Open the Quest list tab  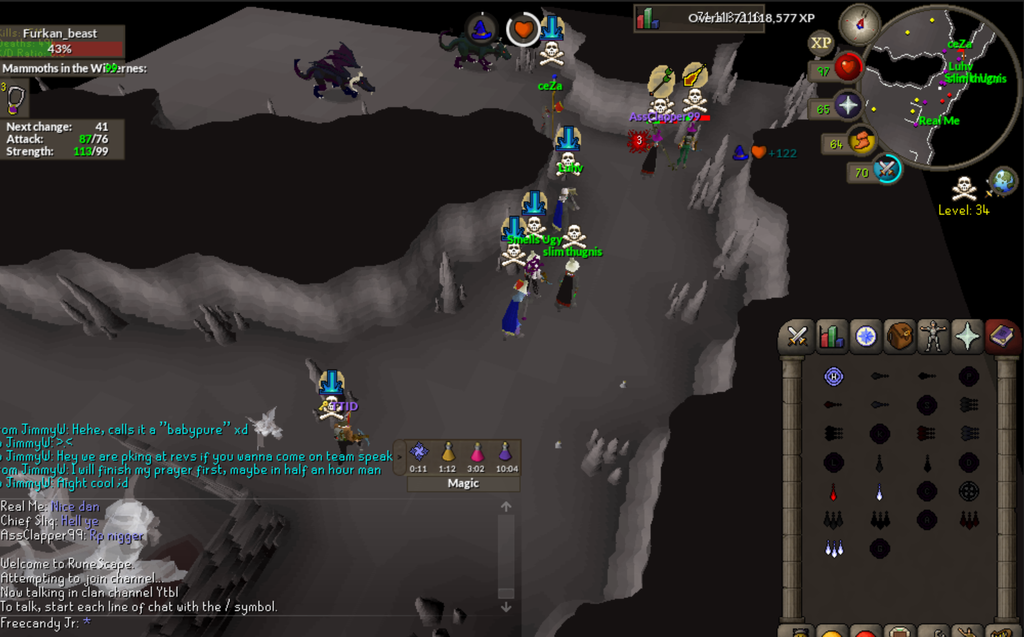click(x=866, y=337)
